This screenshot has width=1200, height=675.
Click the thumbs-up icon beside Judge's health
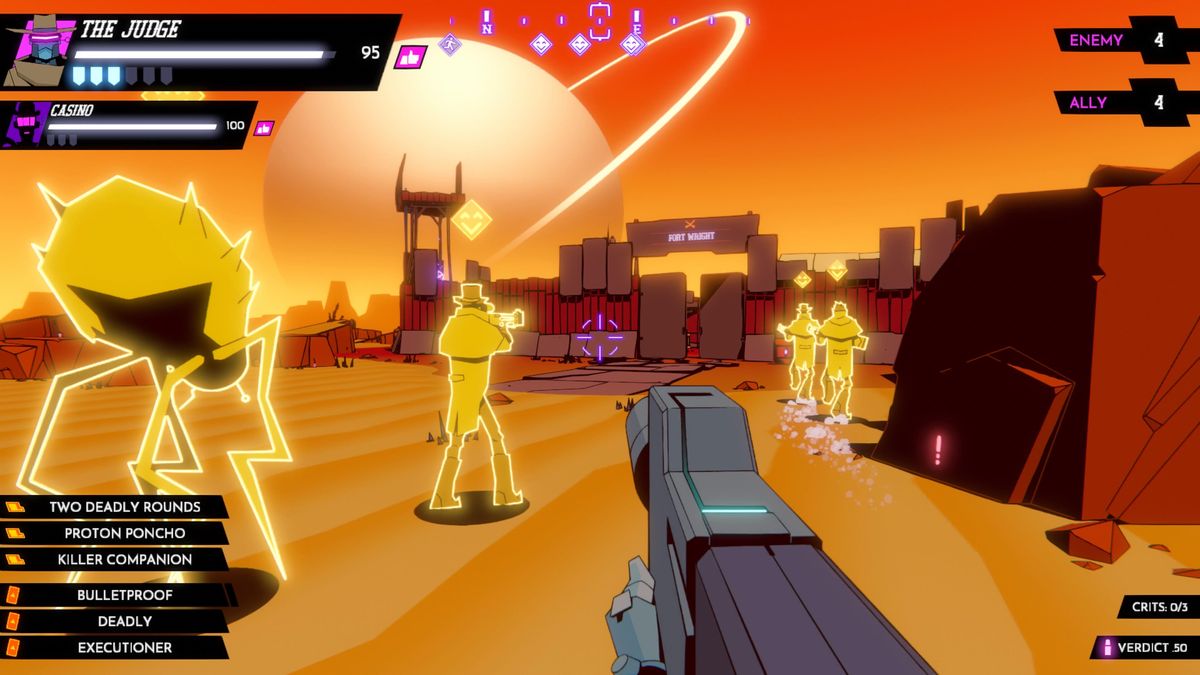(410, 57)
